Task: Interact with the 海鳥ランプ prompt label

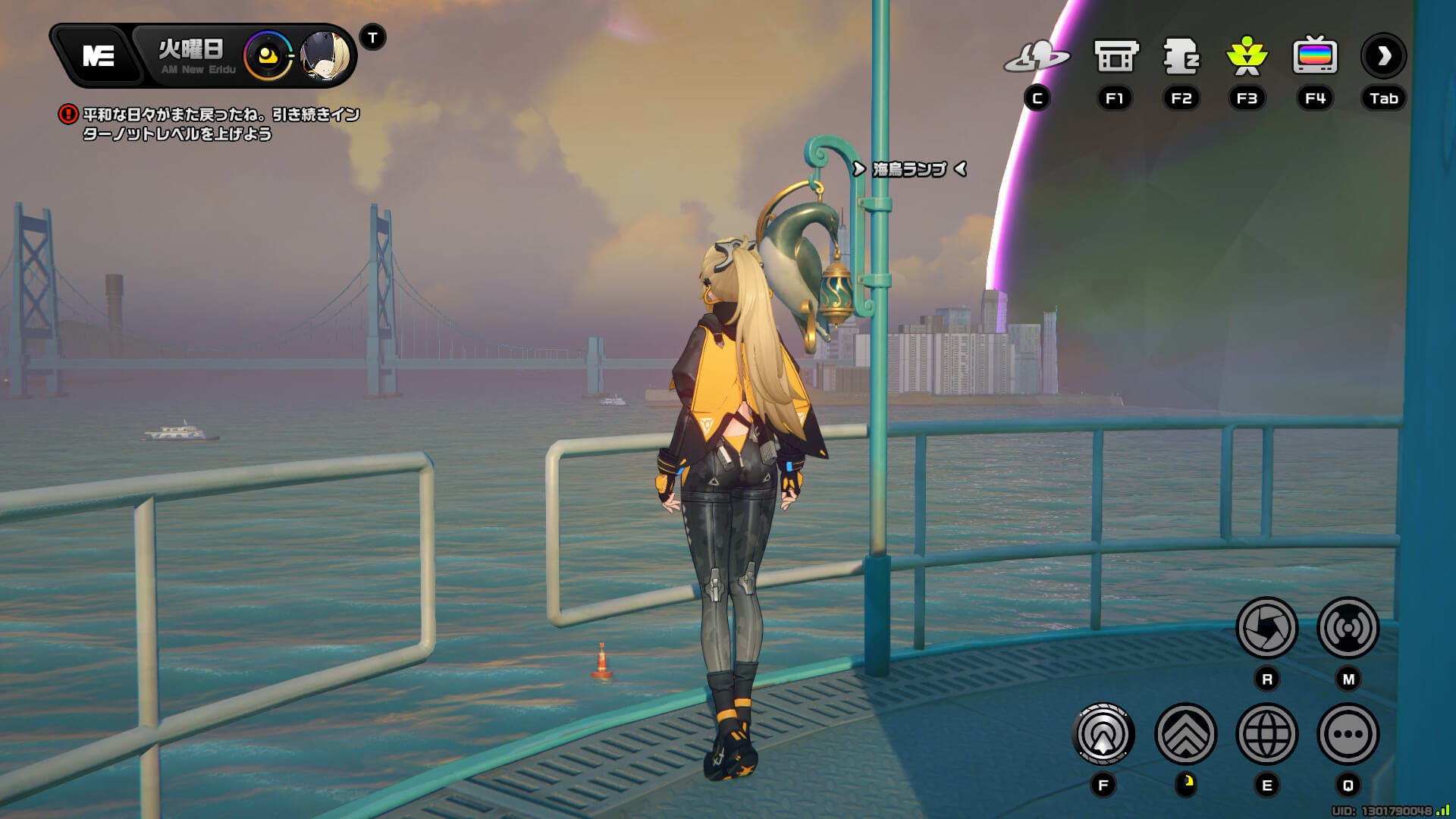Action: tap(909, 169)
